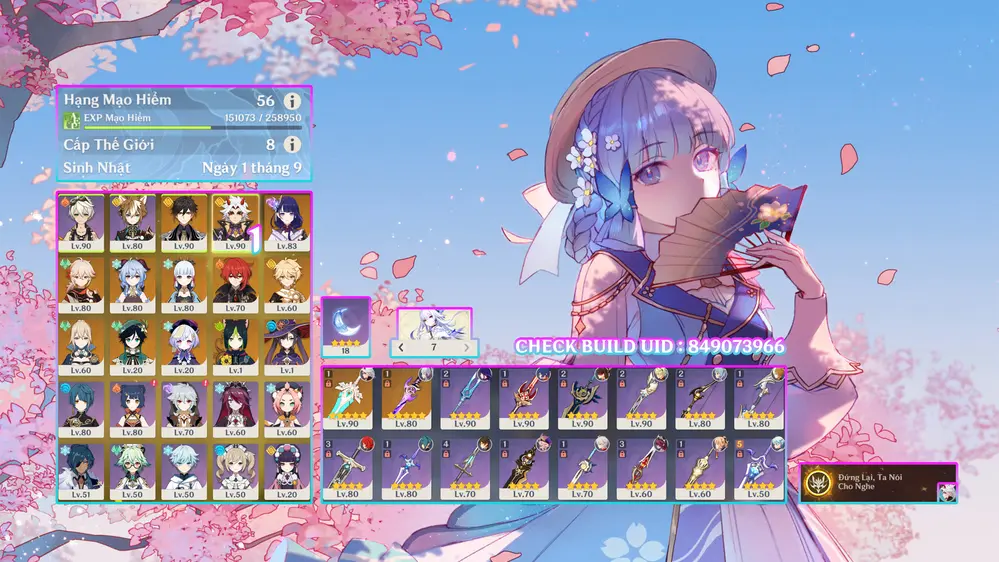Image resolution: width=999 pixels, height=562 pixels.
Task: Select Albedo's Lv.90 character portrait
Action: (81, 222)
